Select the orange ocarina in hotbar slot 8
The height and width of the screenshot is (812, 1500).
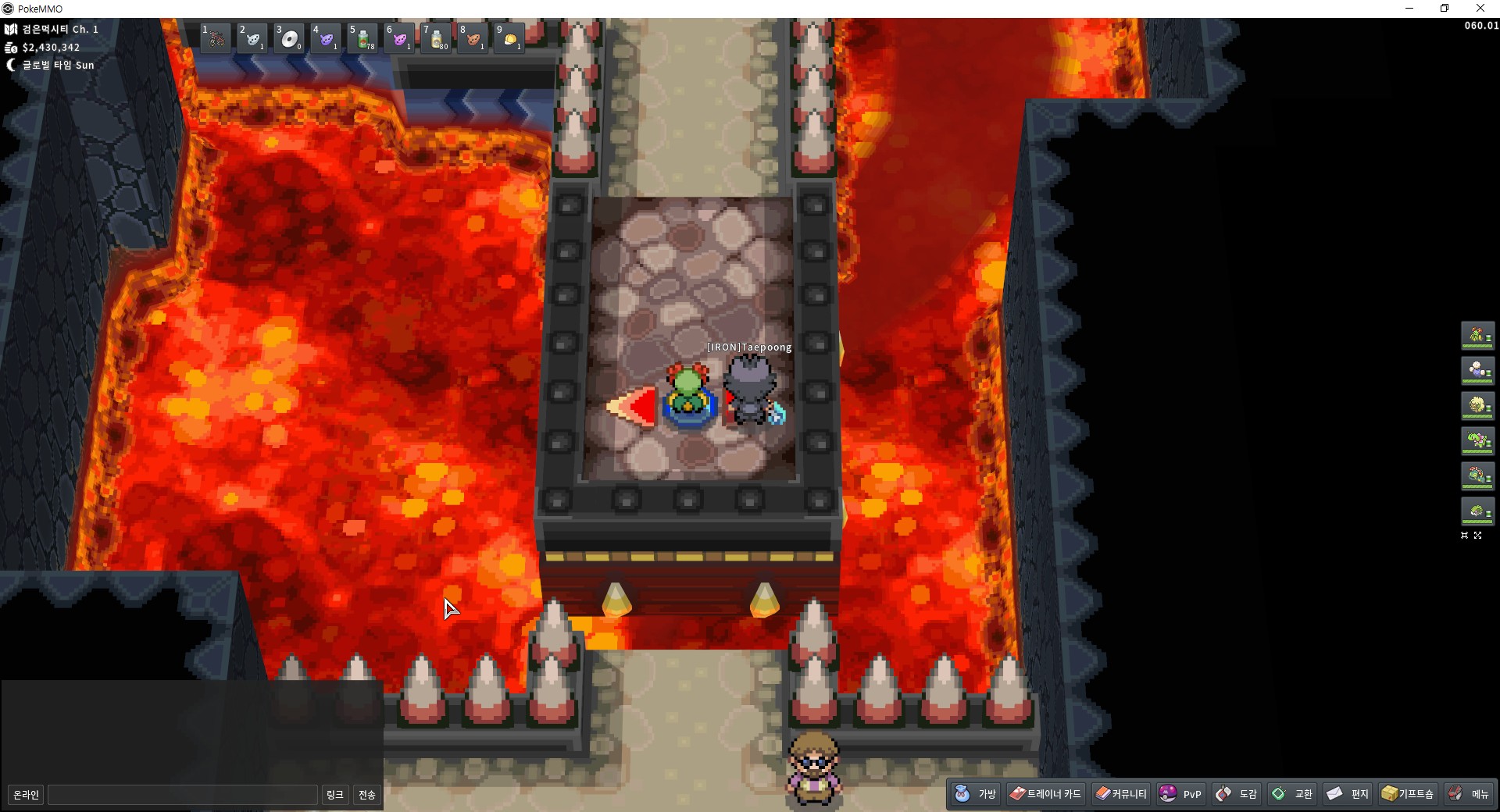pos(473,38)
